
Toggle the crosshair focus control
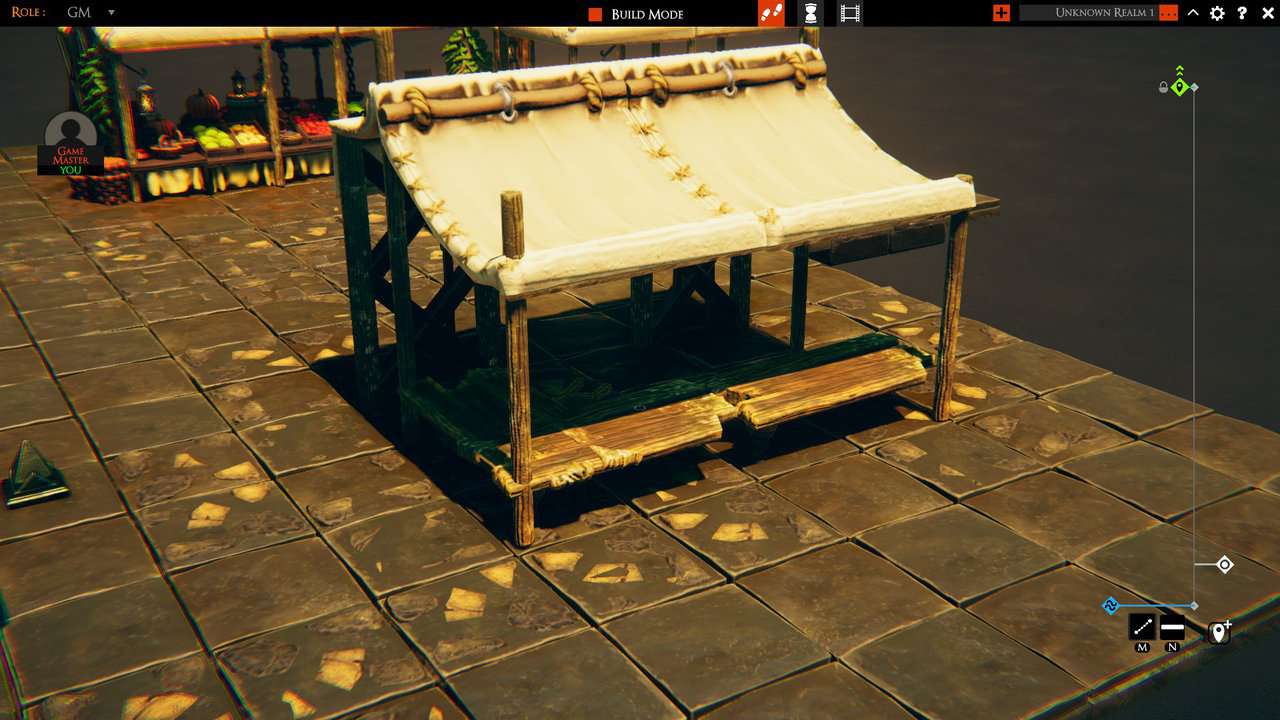click(x=1224, y=564)
